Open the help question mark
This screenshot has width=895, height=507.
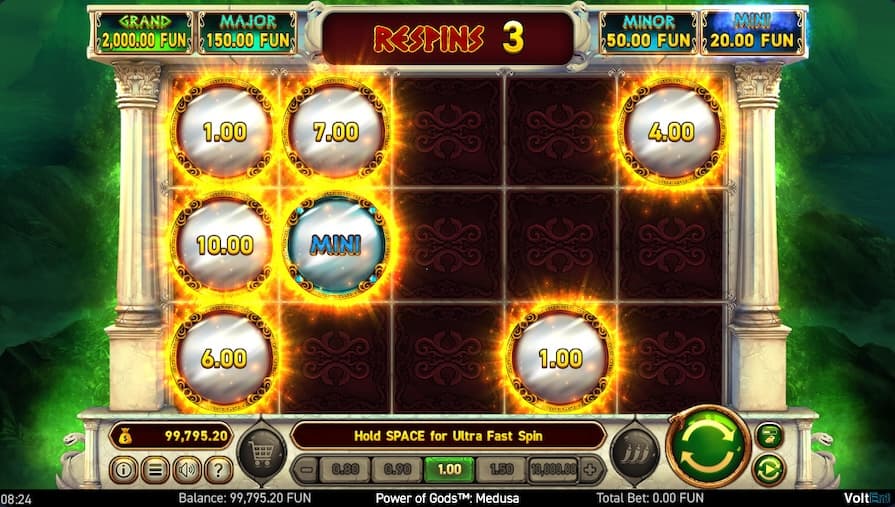click(x=218, y=468)
